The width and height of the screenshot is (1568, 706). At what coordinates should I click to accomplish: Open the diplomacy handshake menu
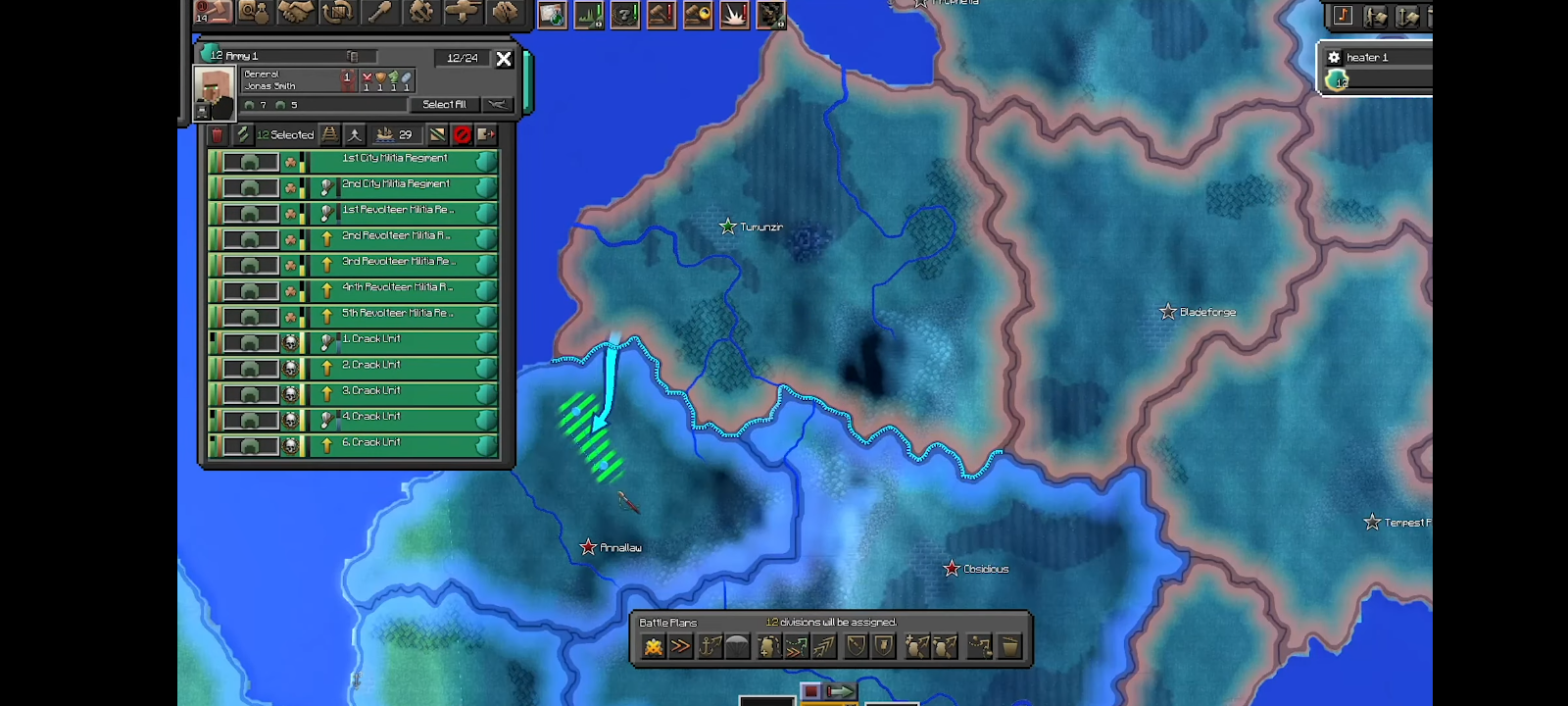coord(298,13)
